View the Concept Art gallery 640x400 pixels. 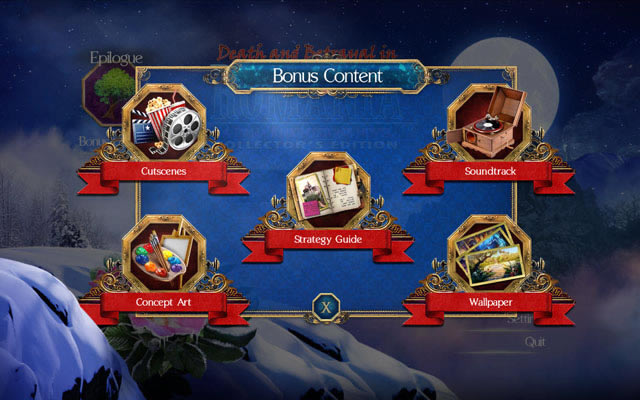pyautogui.click(x=164, y=257)
